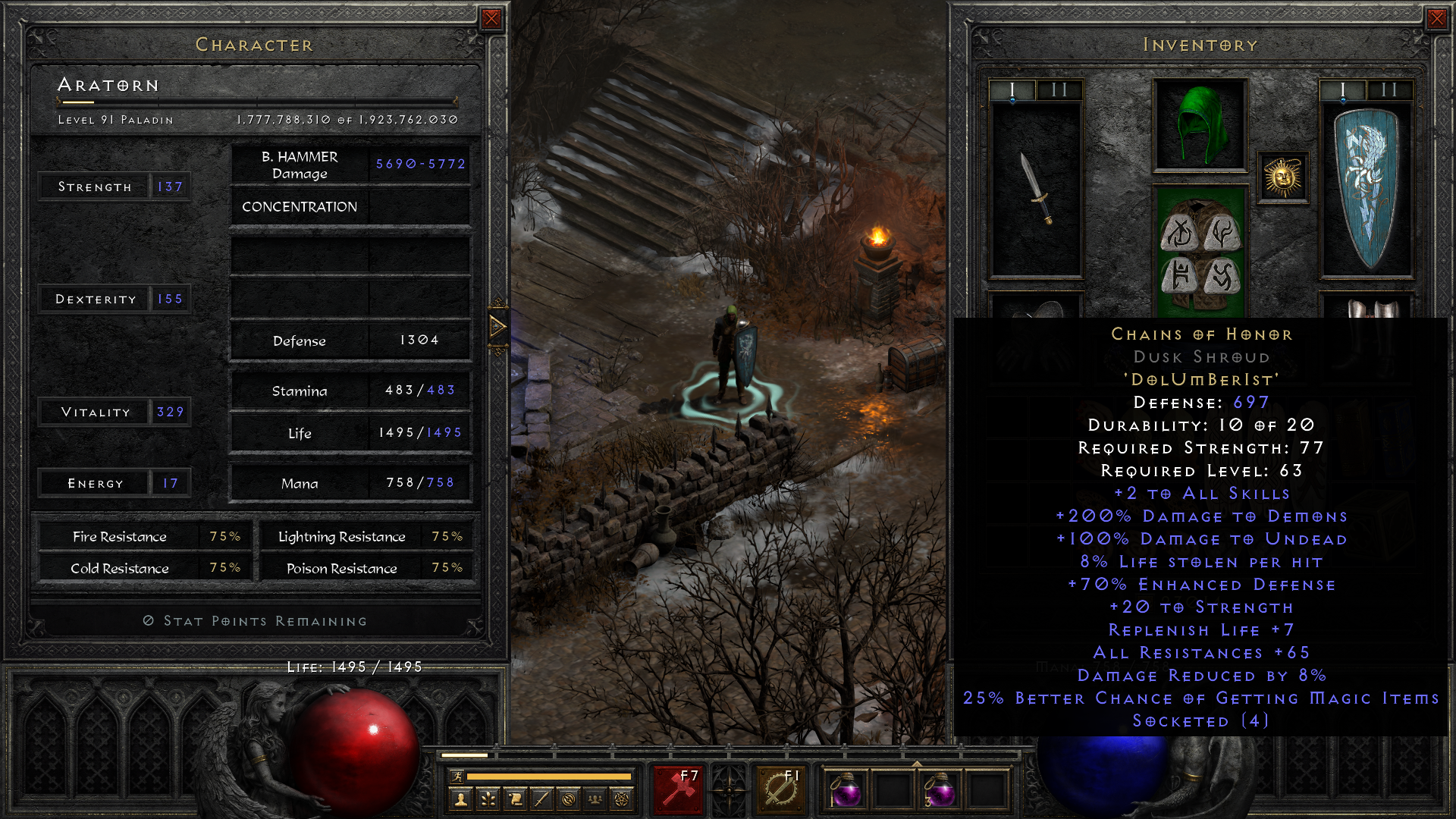Viewport: 1456px width, 819px height.
Task: Switch to weapon set II above the dagger
Action: coord(1059,90)
